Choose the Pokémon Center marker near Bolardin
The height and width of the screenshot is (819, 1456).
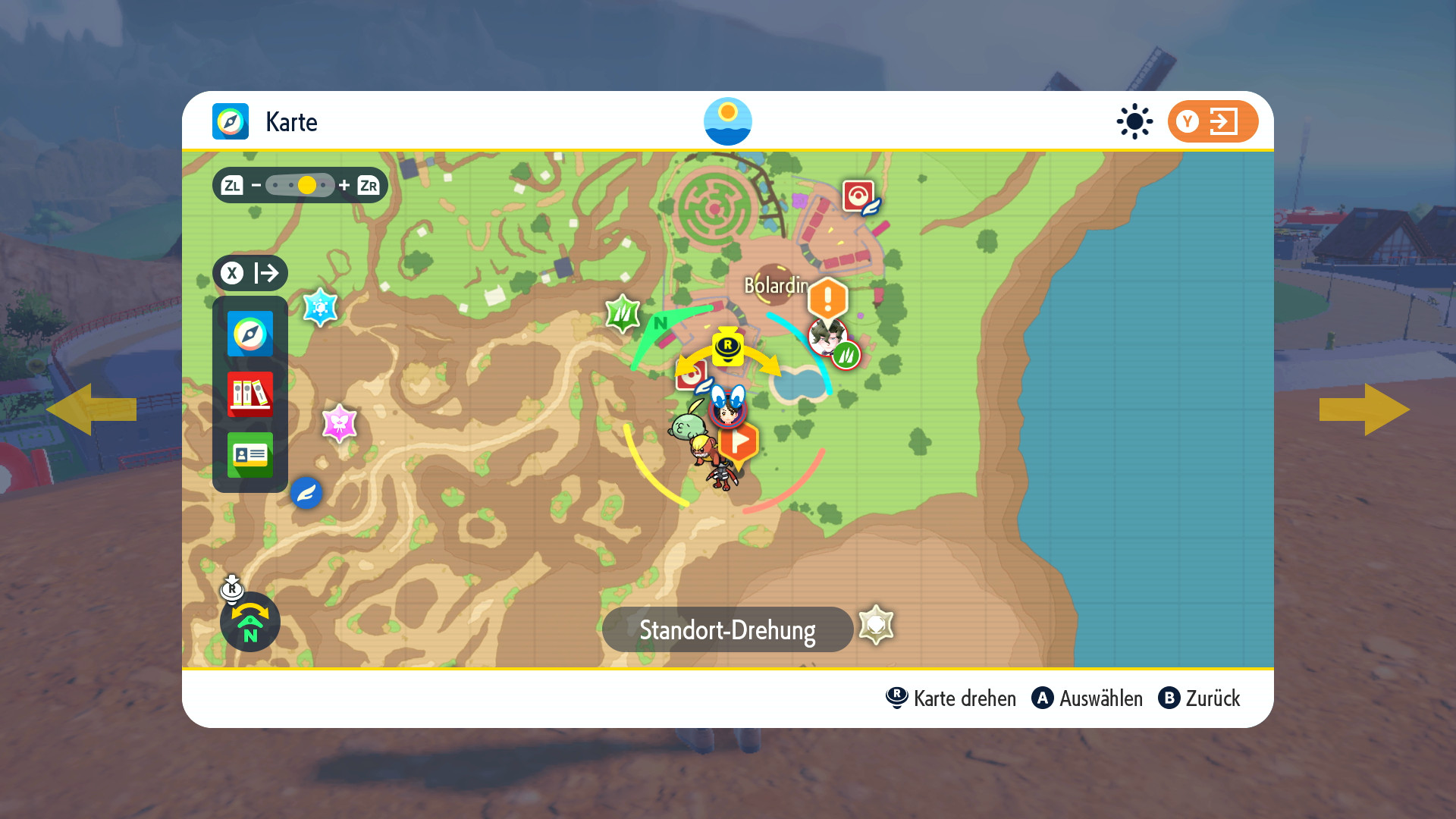(x=859, y=196)
